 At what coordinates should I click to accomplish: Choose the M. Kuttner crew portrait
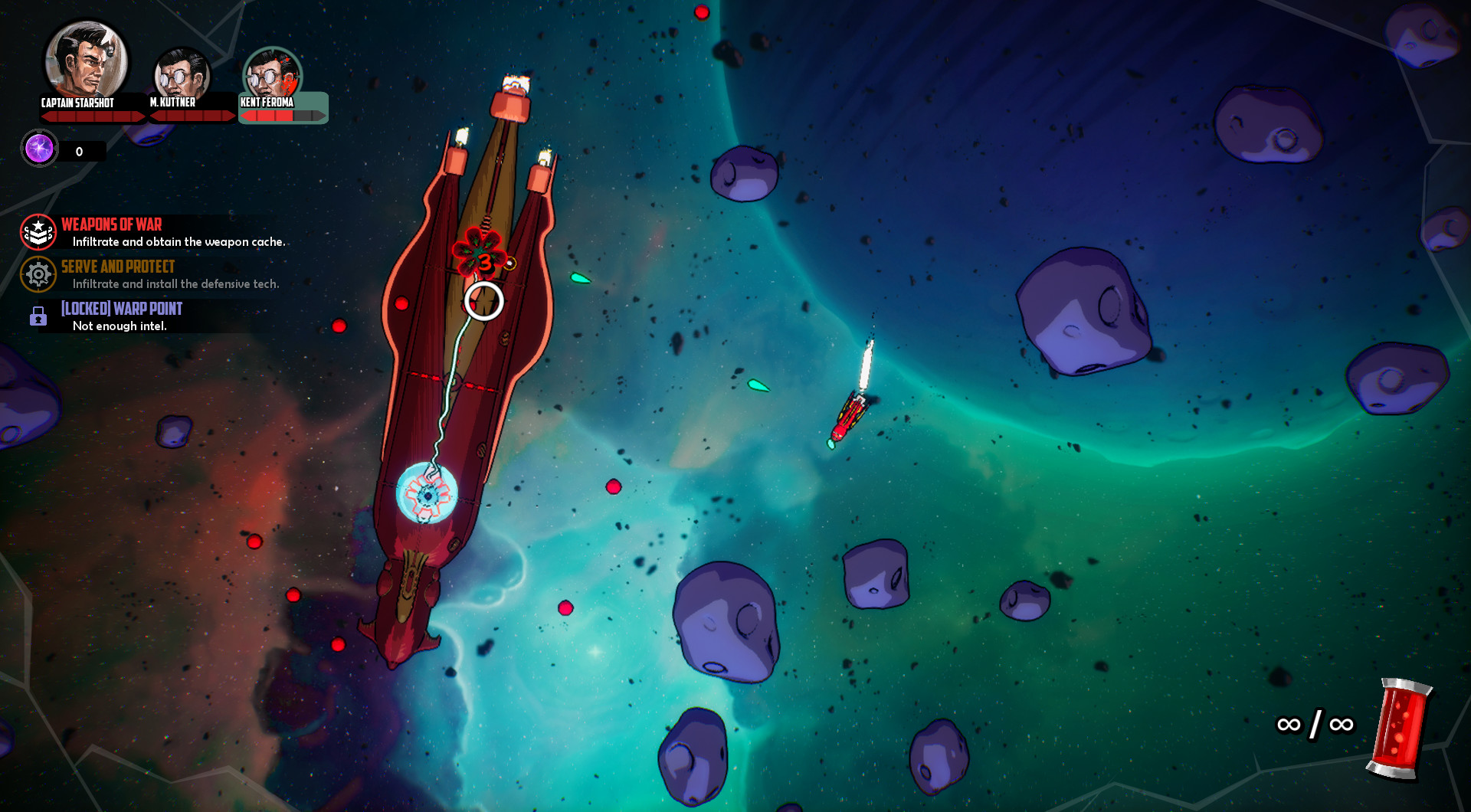182,76
